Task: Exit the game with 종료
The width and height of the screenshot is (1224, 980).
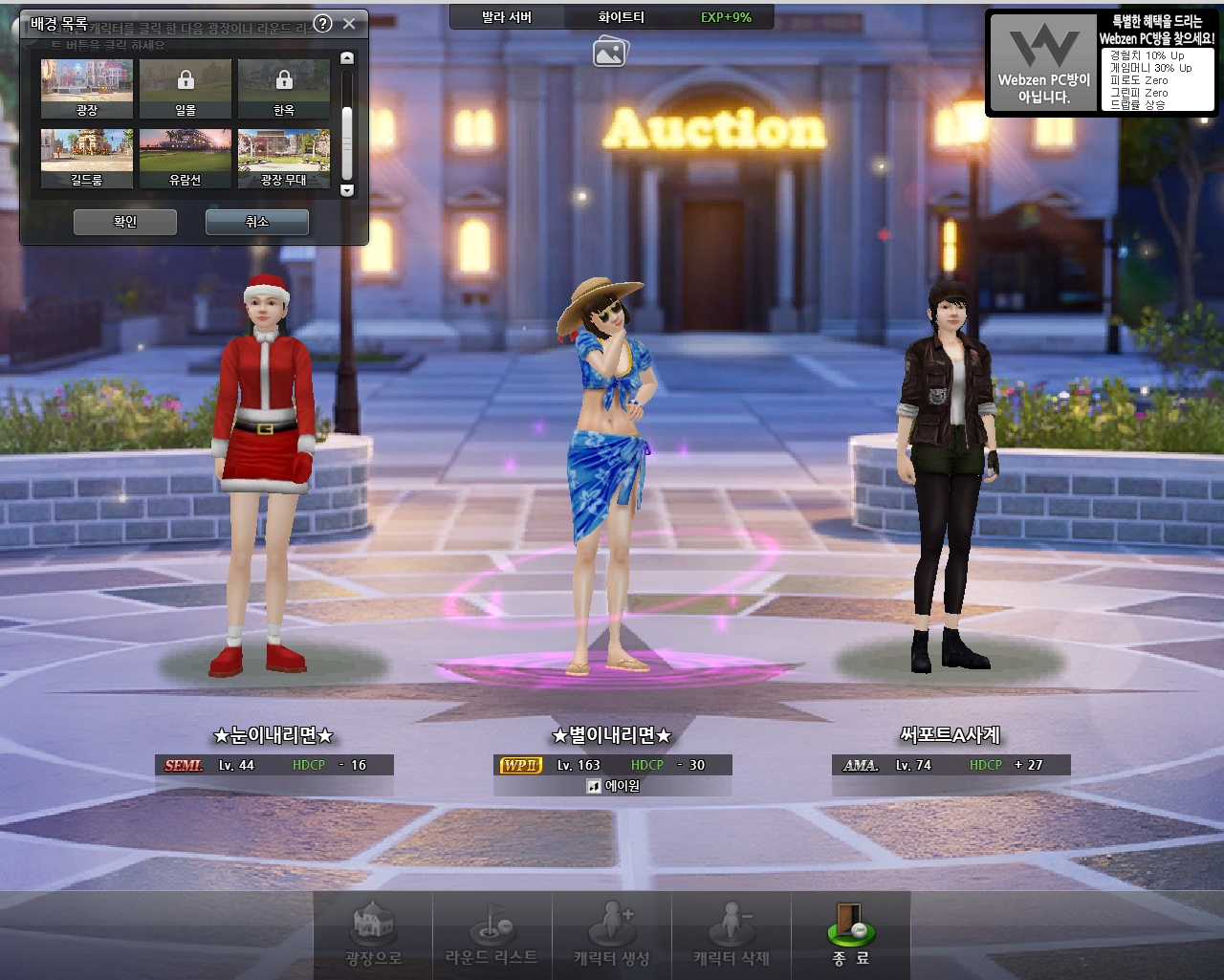Action: (850, 933)
